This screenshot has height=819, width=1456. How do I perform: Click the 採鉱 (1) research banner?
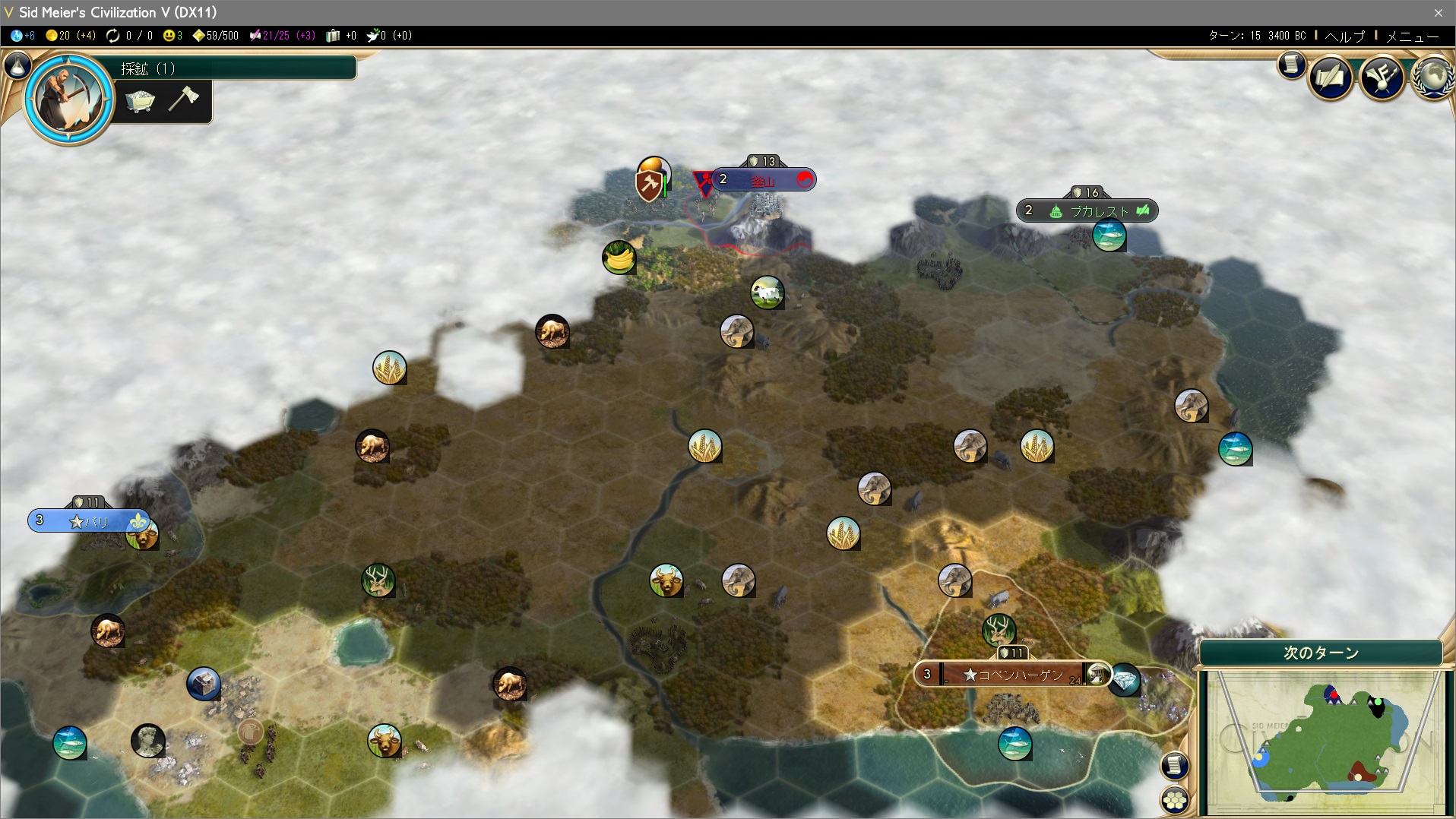228,68
